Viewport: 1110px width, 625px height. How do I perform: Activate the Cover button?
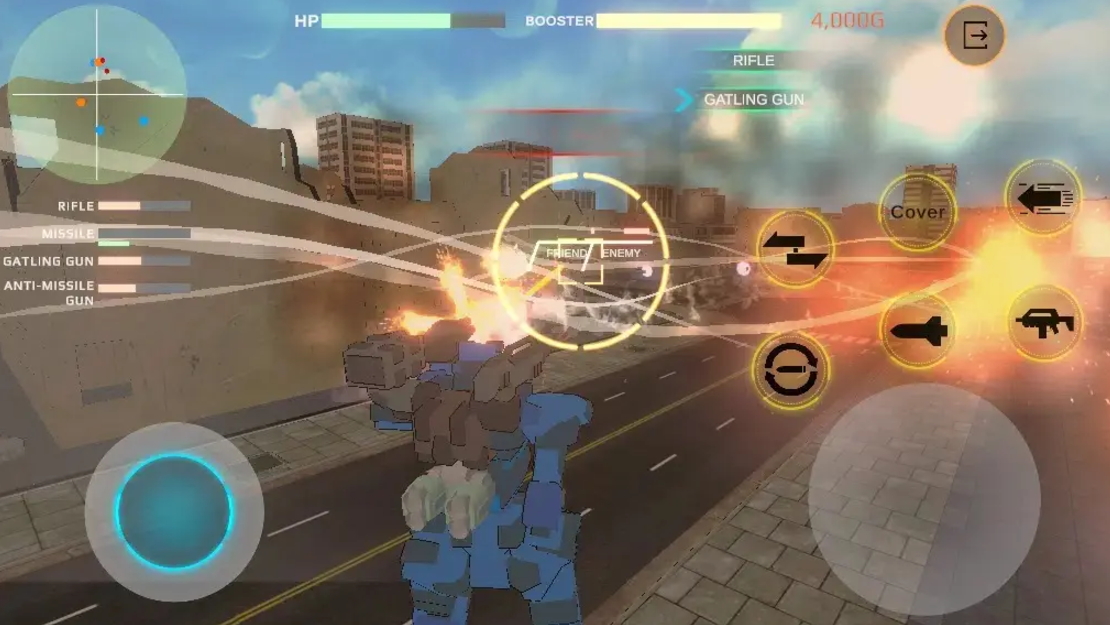[917, 212]
